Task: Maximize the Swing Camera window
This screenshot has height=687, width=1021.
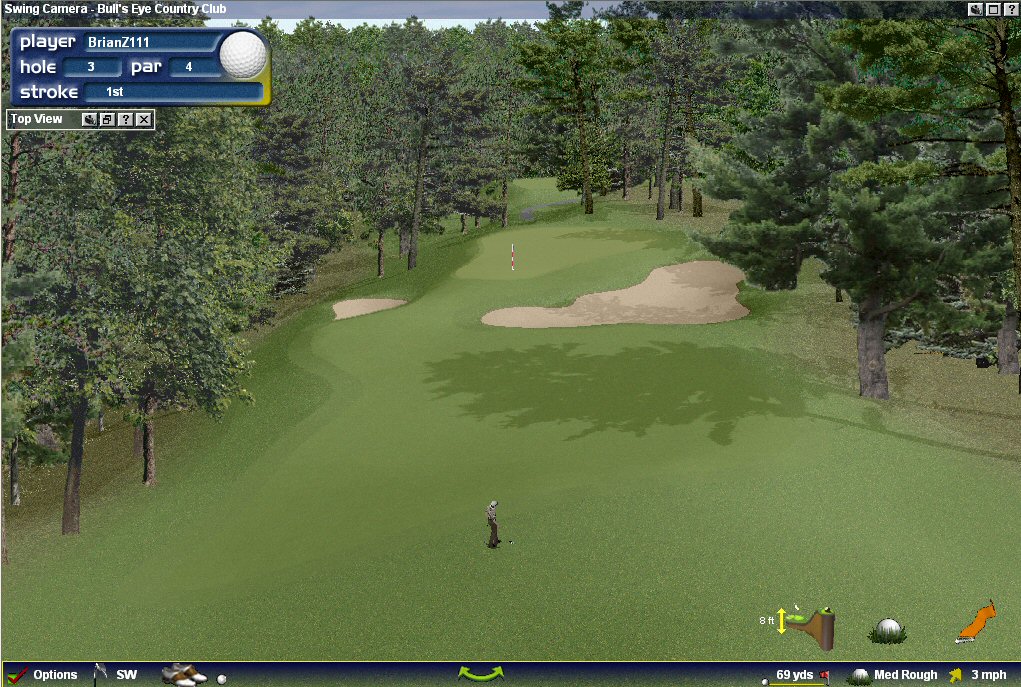Action: pos(993,9)
